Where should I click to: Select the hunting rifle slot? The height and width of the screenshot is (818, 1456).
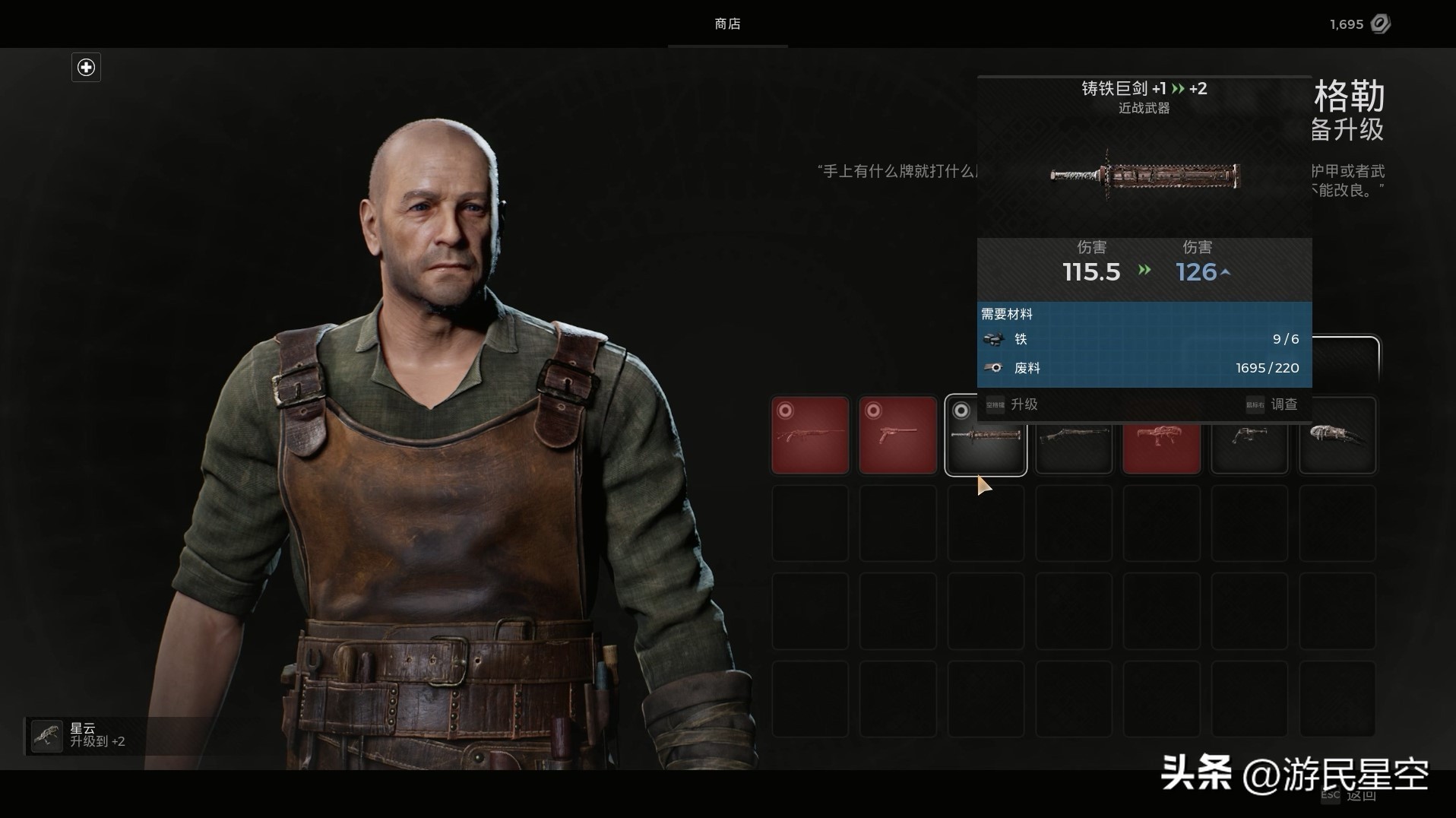[810, 435]
